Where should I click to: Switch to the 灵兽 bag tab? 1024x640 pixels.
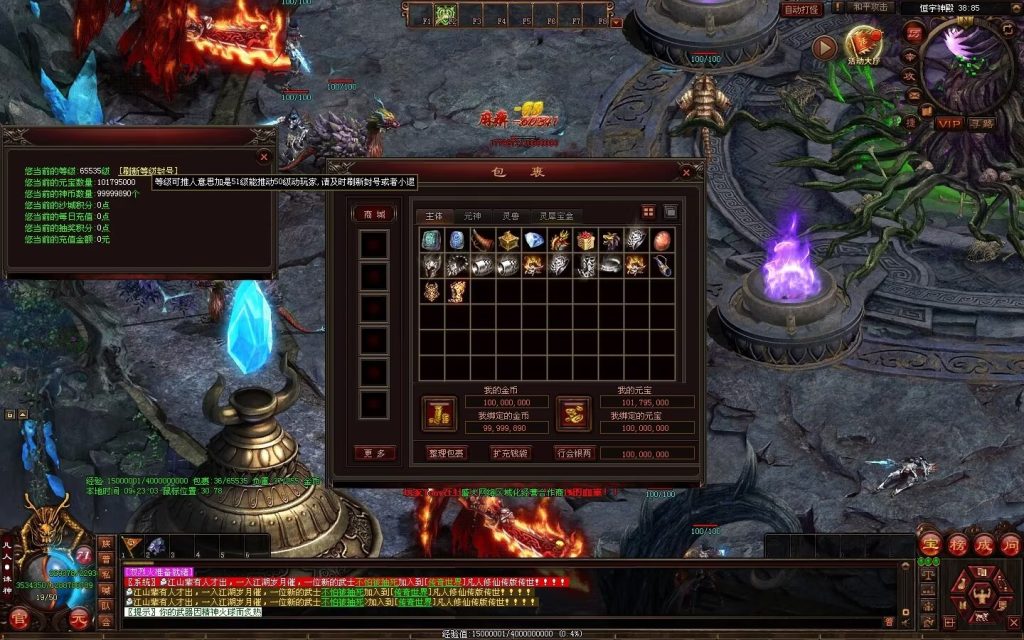512,215
